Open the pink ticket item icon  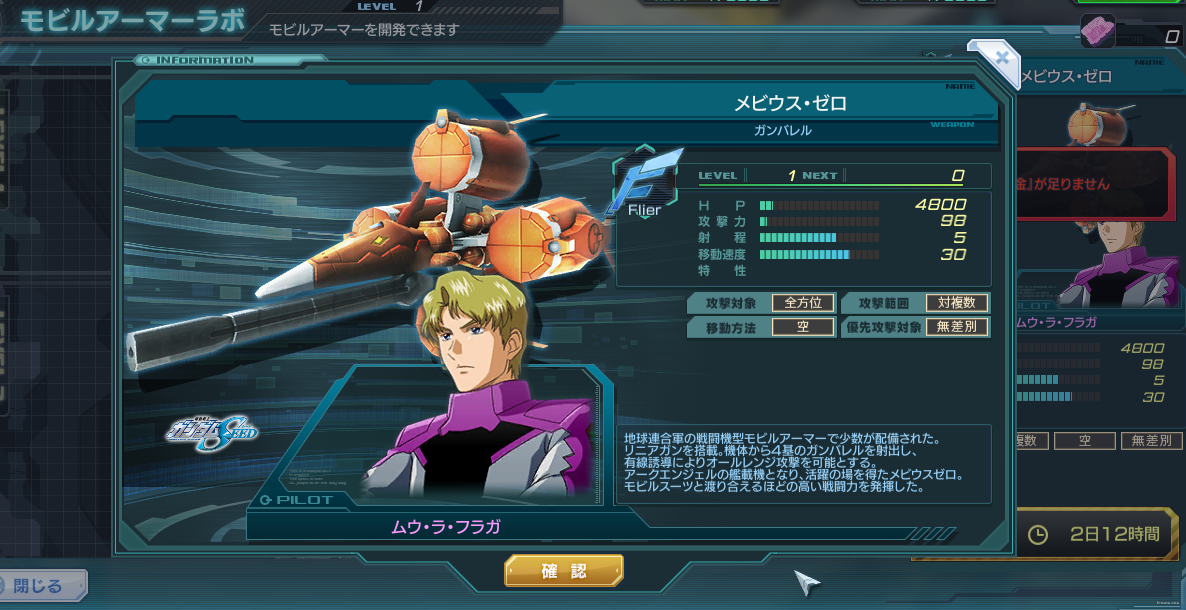pyautogui.click(x=1097, y=33)
